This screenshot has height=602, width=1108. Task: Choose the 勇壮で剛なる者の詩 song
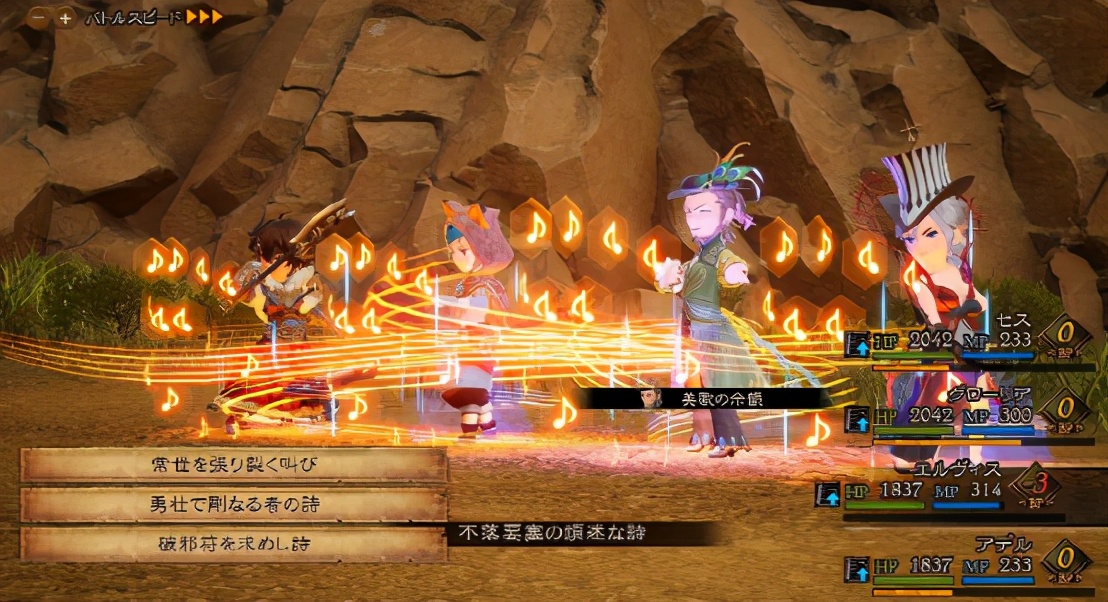tap(233, 504)
